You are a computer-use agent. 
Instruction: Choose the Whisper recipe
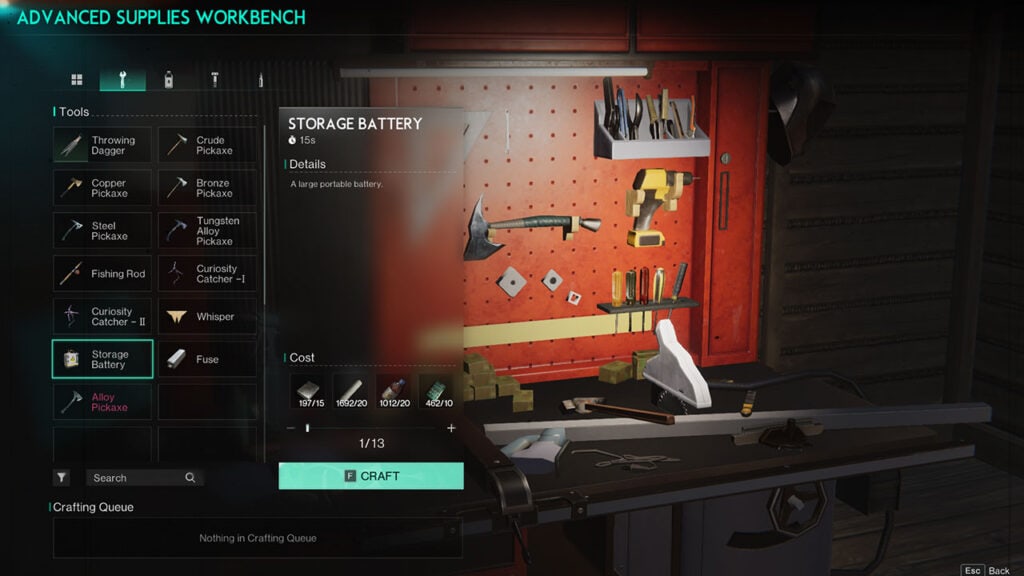point(207,317)
